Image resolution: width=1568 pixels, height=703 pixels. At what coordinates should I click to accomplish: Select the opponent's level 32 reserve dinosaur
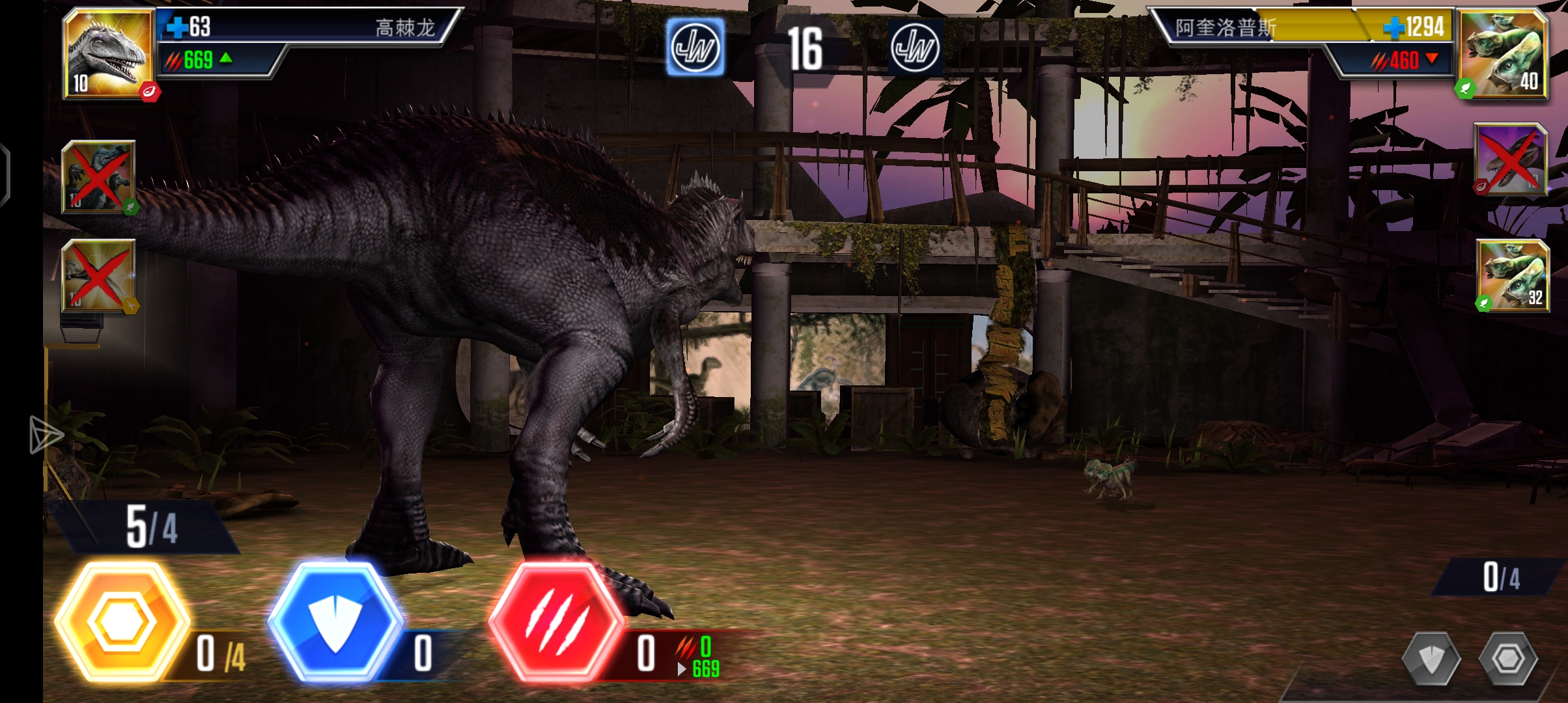click(1512, 275)
